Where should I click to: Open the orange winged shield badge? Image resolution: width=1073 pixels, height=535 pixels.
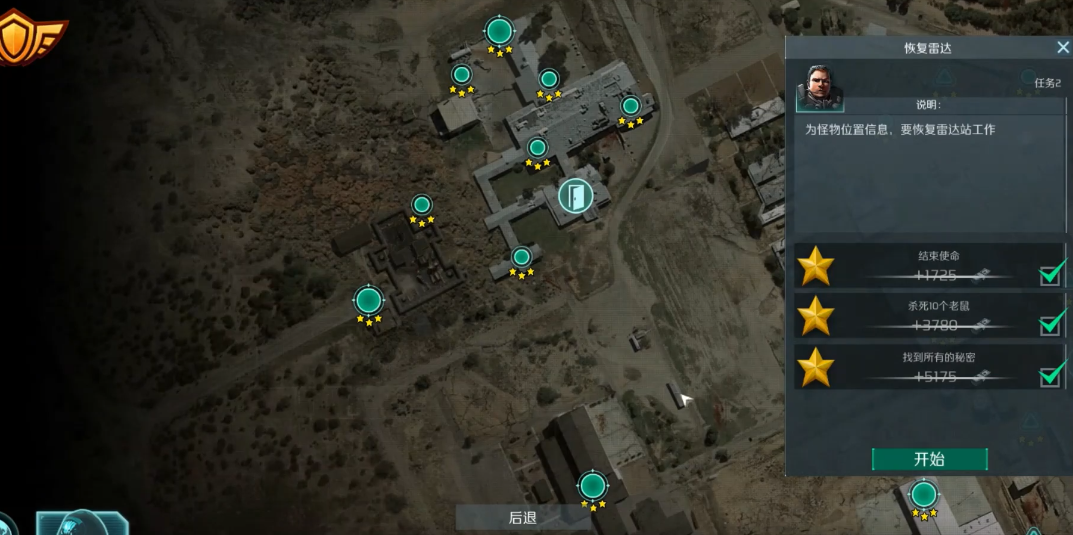click(x=28, y=39)
